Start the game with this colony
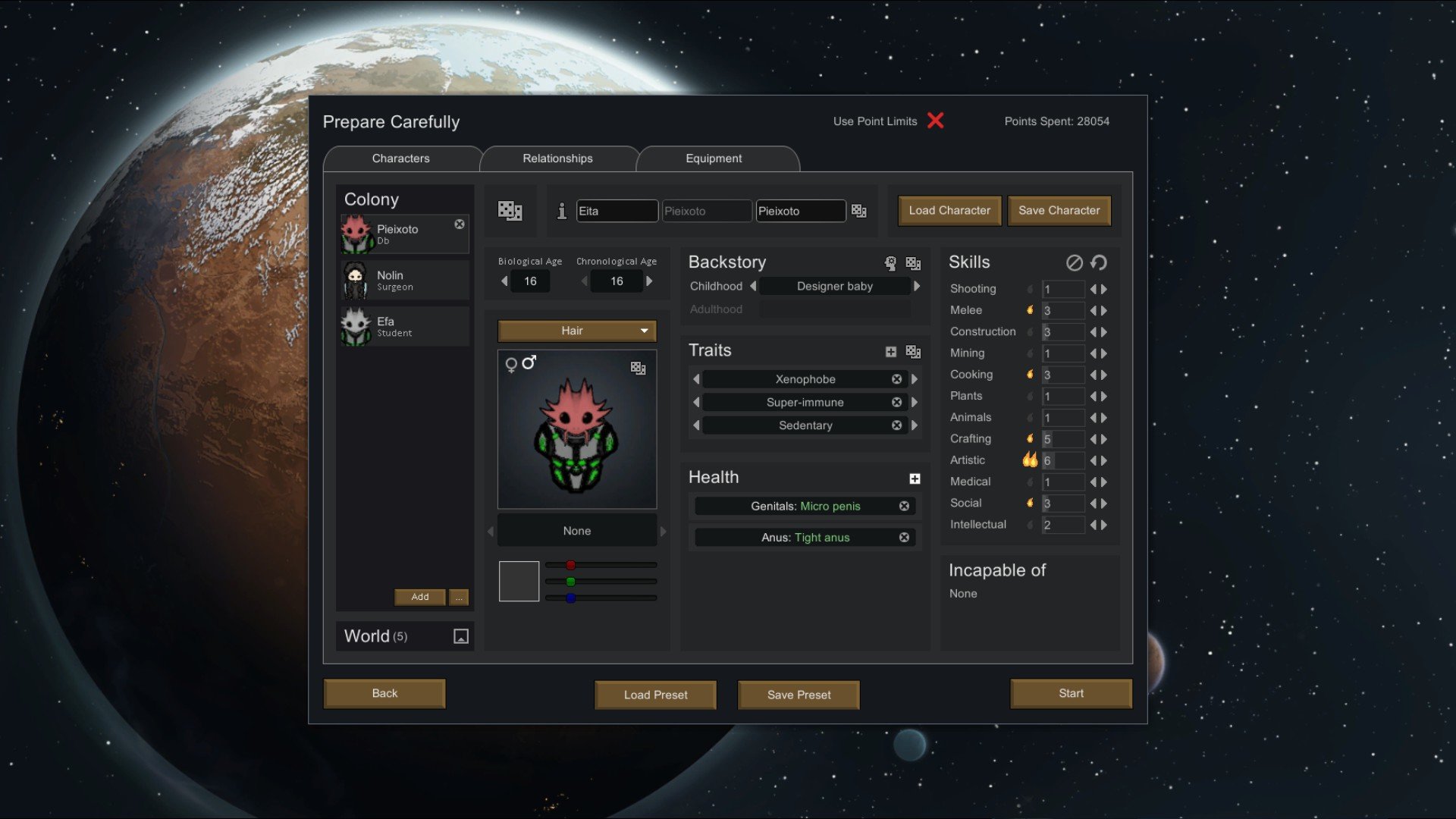1456x819 pixels. (x=1071, y=693)
